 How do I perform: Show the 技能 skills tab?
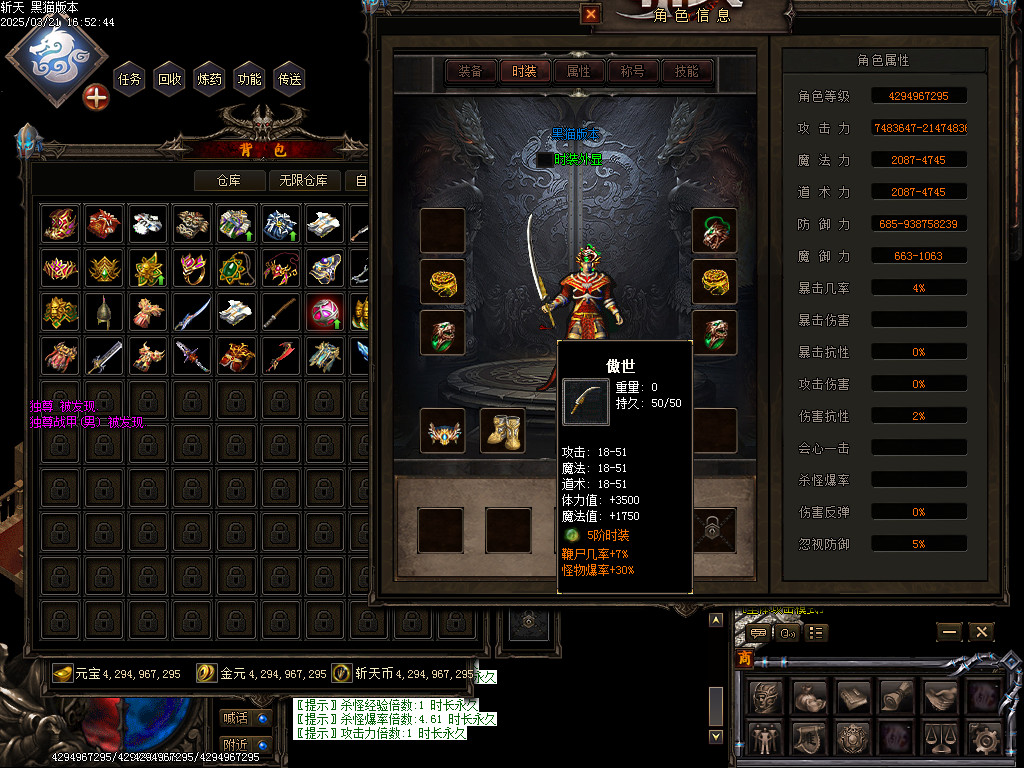(x=686, y=71)
